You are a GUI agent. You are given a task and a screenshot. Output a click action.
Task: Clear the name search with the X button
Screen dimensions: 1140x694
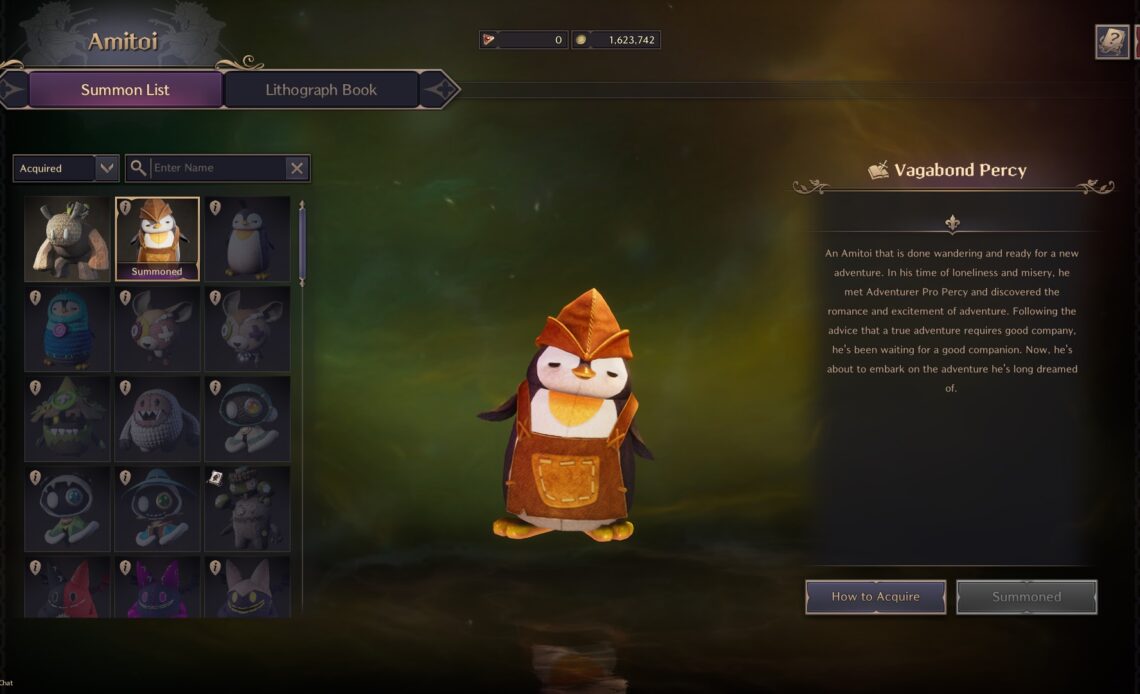(296, 168)
